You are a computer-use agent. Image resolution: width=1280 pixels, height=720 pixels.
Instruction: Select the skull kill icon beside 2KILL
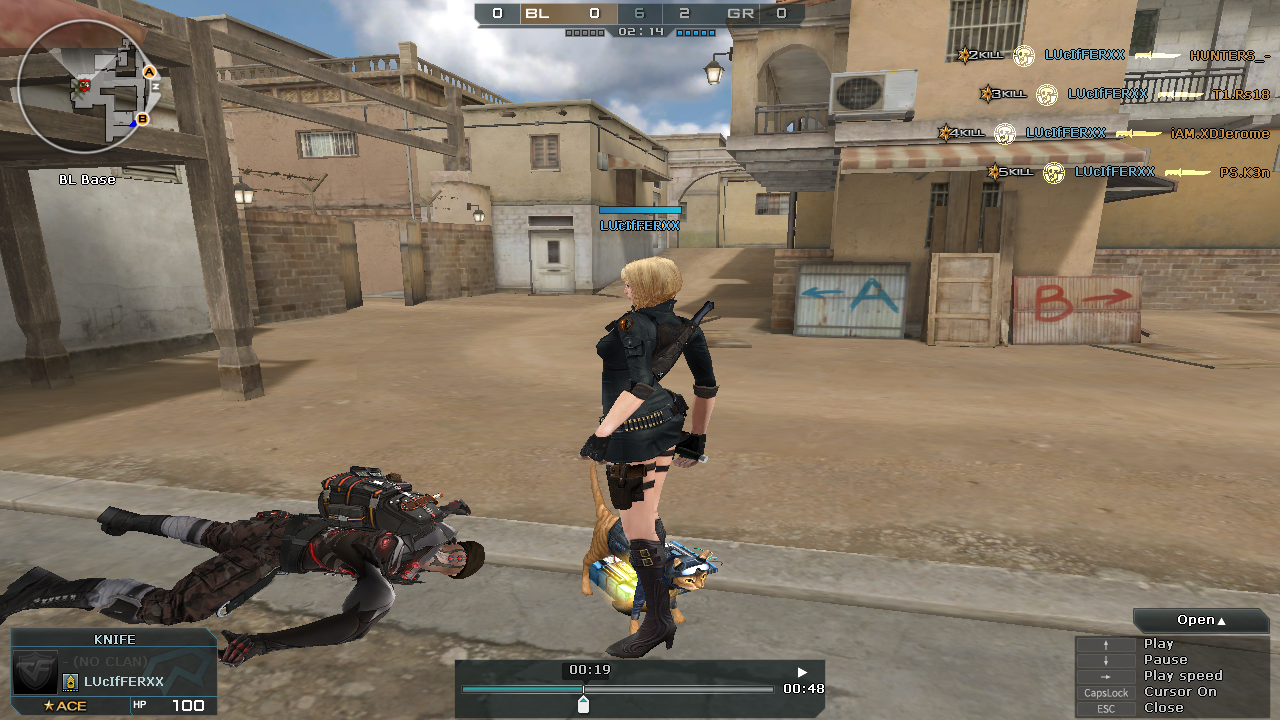tap(1024, 55)
